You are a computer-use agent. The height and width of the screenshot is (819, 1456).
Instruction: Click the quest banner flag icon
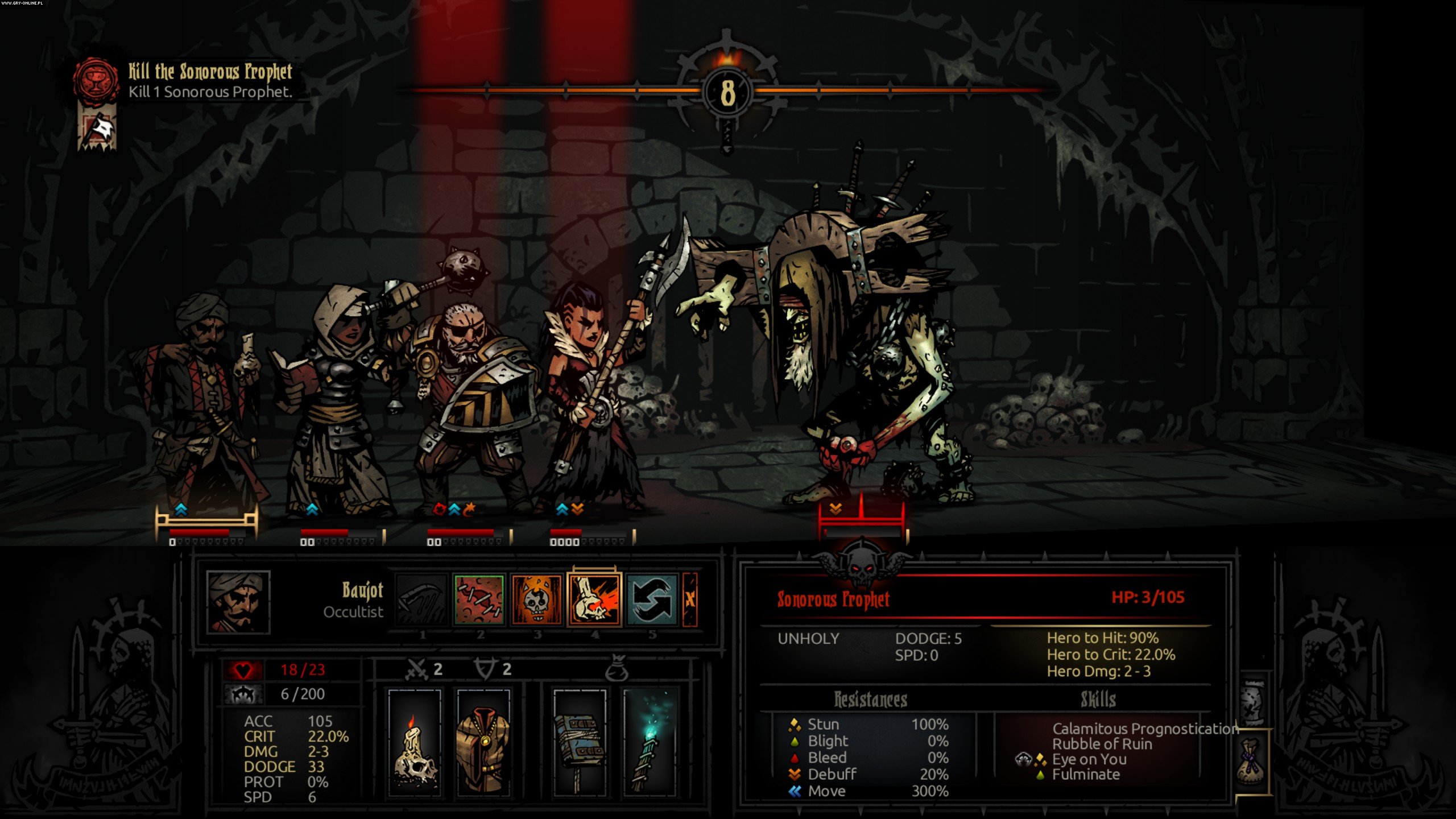coord(97,131)
